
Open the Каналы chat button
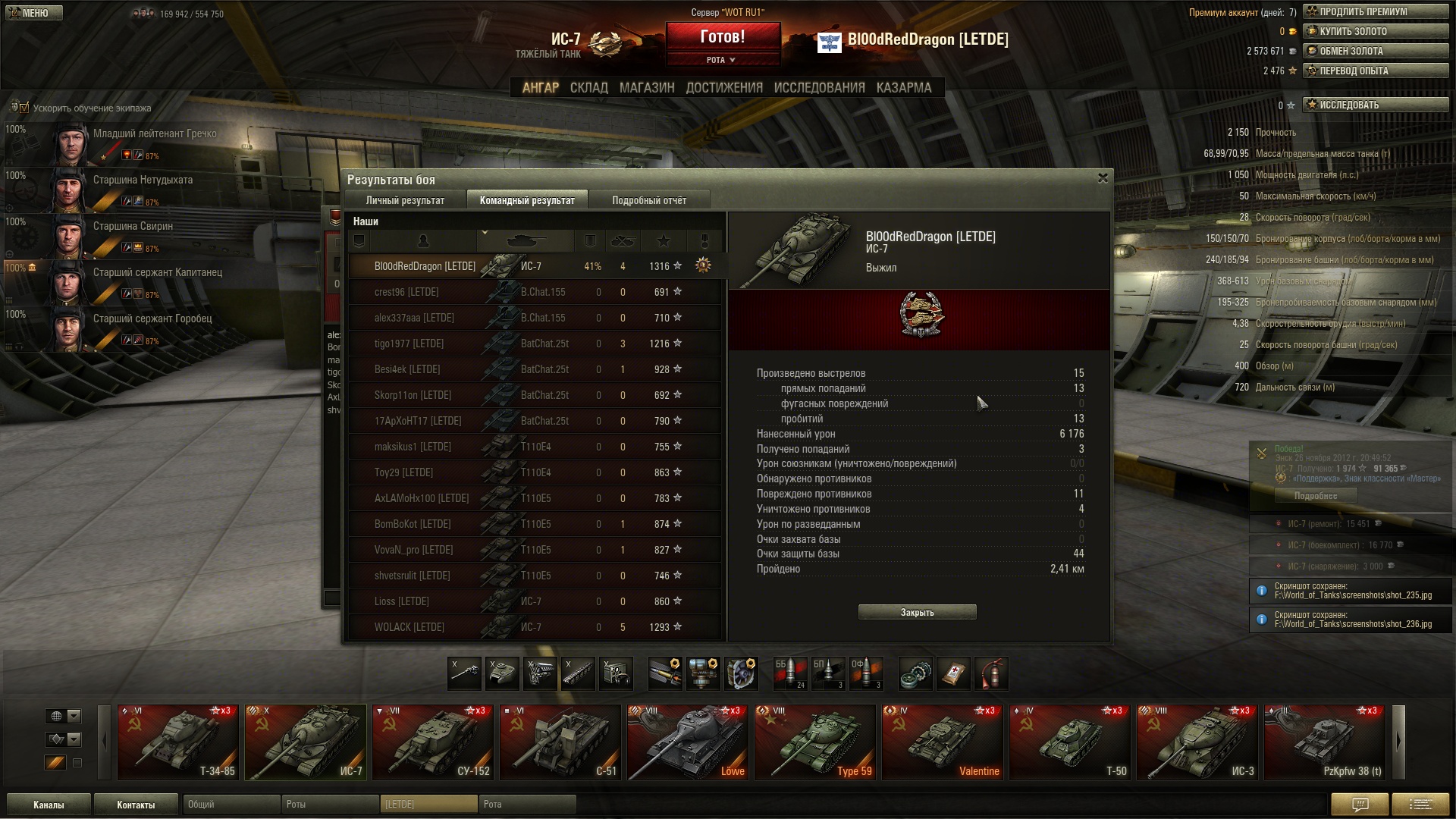click(x=49, y=805)
